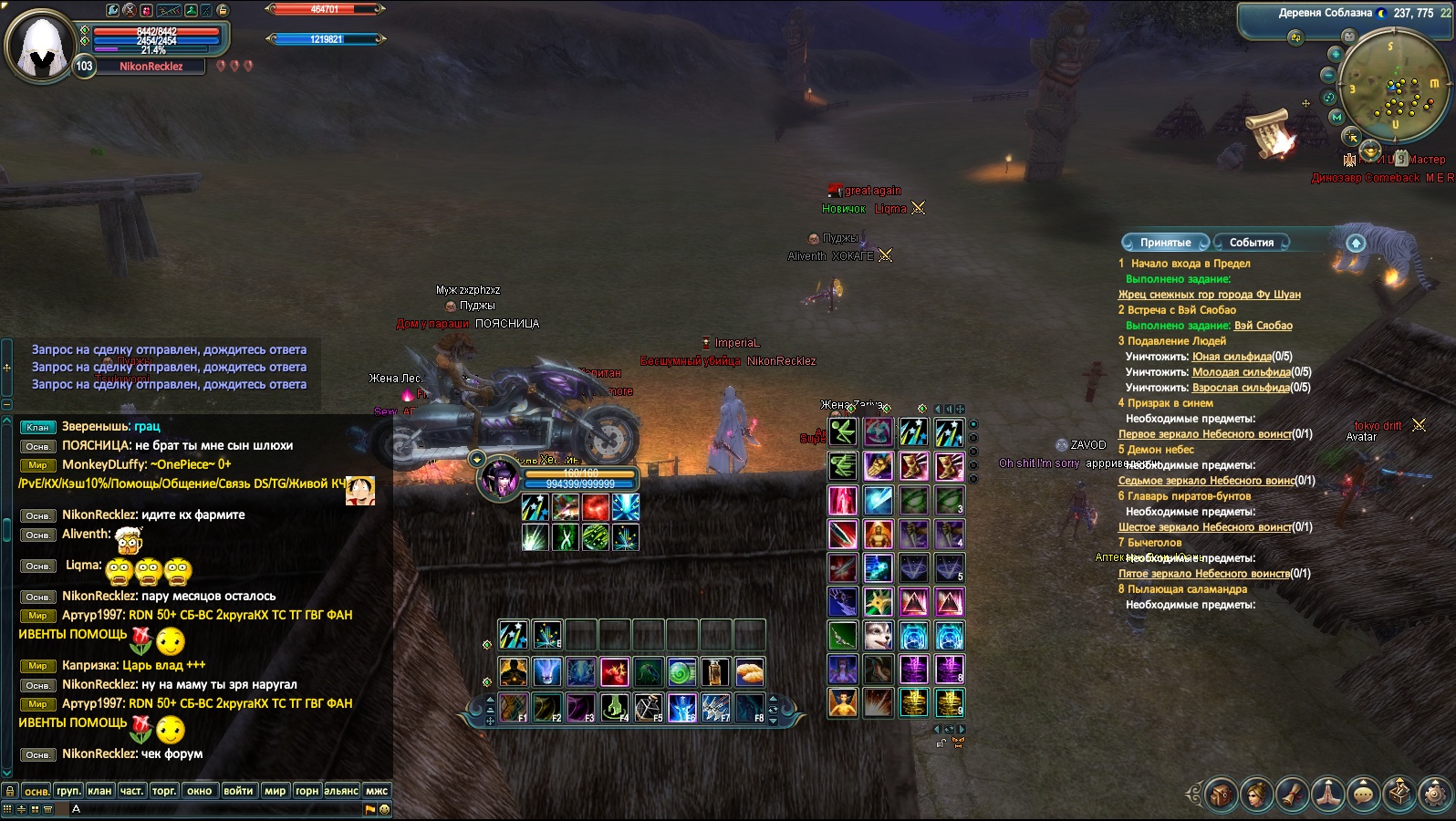Open the emoji picker in chat
Viewport: 1456px width, 821px height.
(384, 809)
